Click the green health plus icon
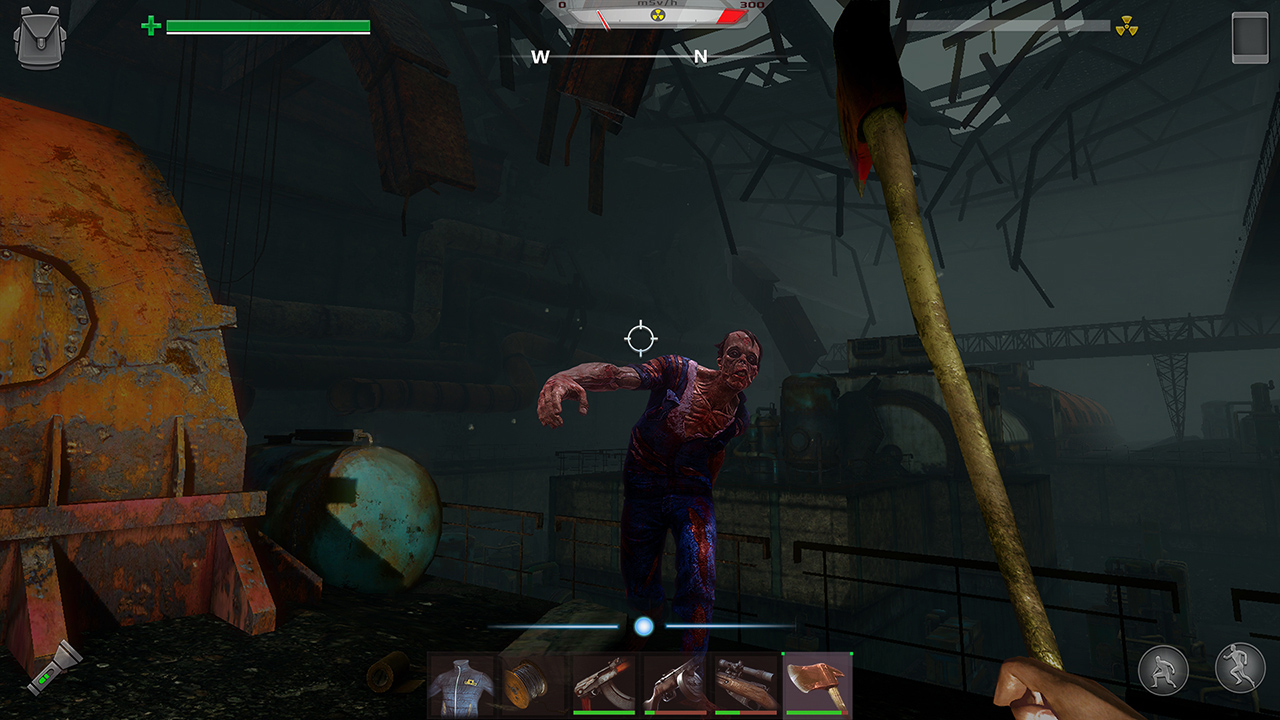The height and width of the screenshot is (720, 1280). [148, 24]
